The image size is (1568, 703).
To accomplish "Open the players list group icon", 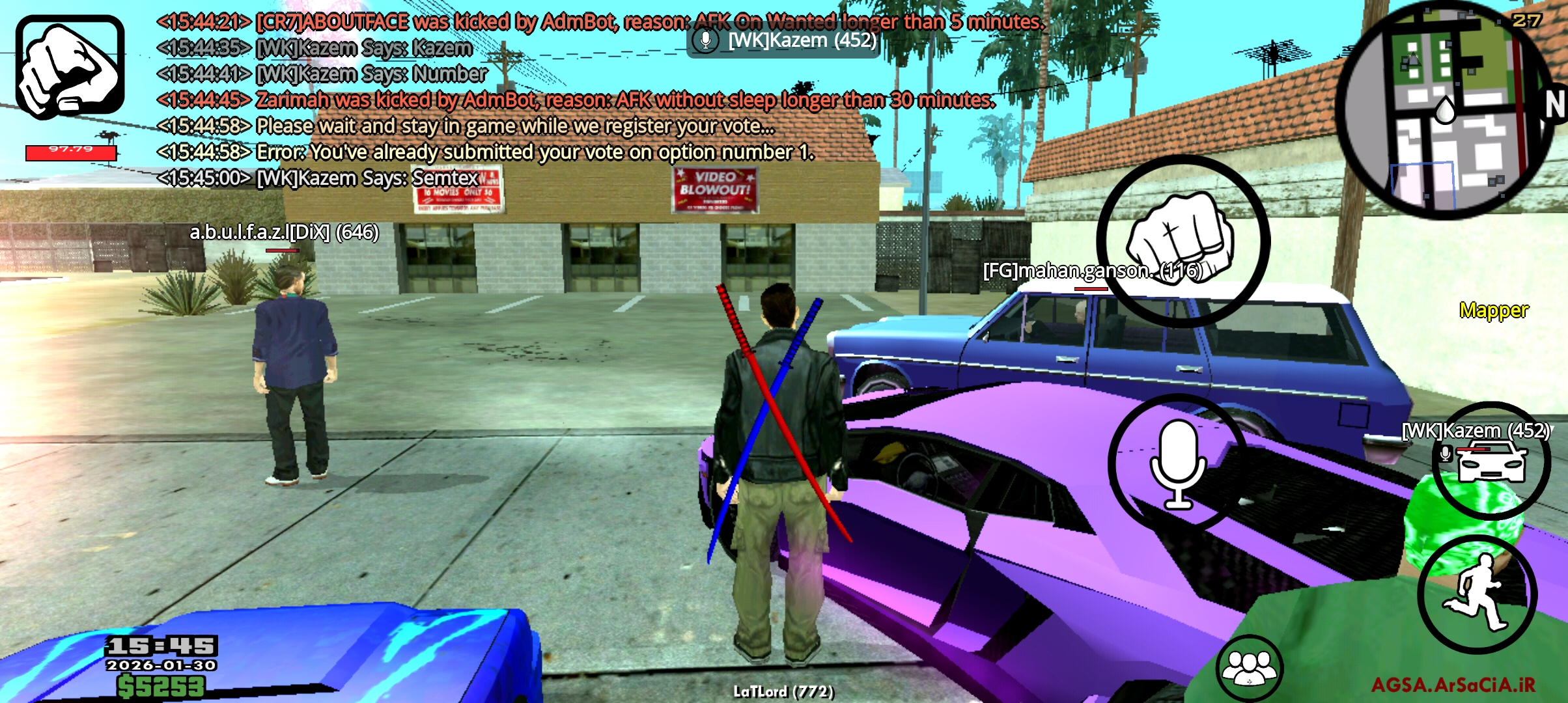I will coord(1249,667).
